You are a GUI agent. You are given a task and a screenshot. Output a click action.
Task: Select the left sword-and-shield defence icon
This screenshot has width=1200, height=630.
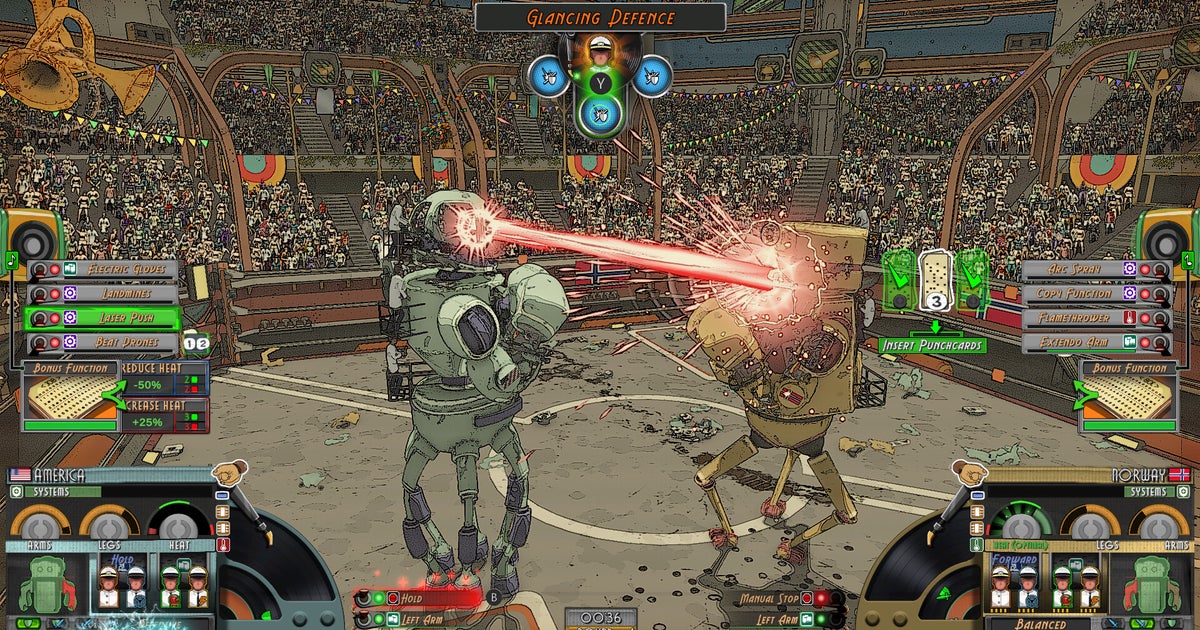[547, 75]
